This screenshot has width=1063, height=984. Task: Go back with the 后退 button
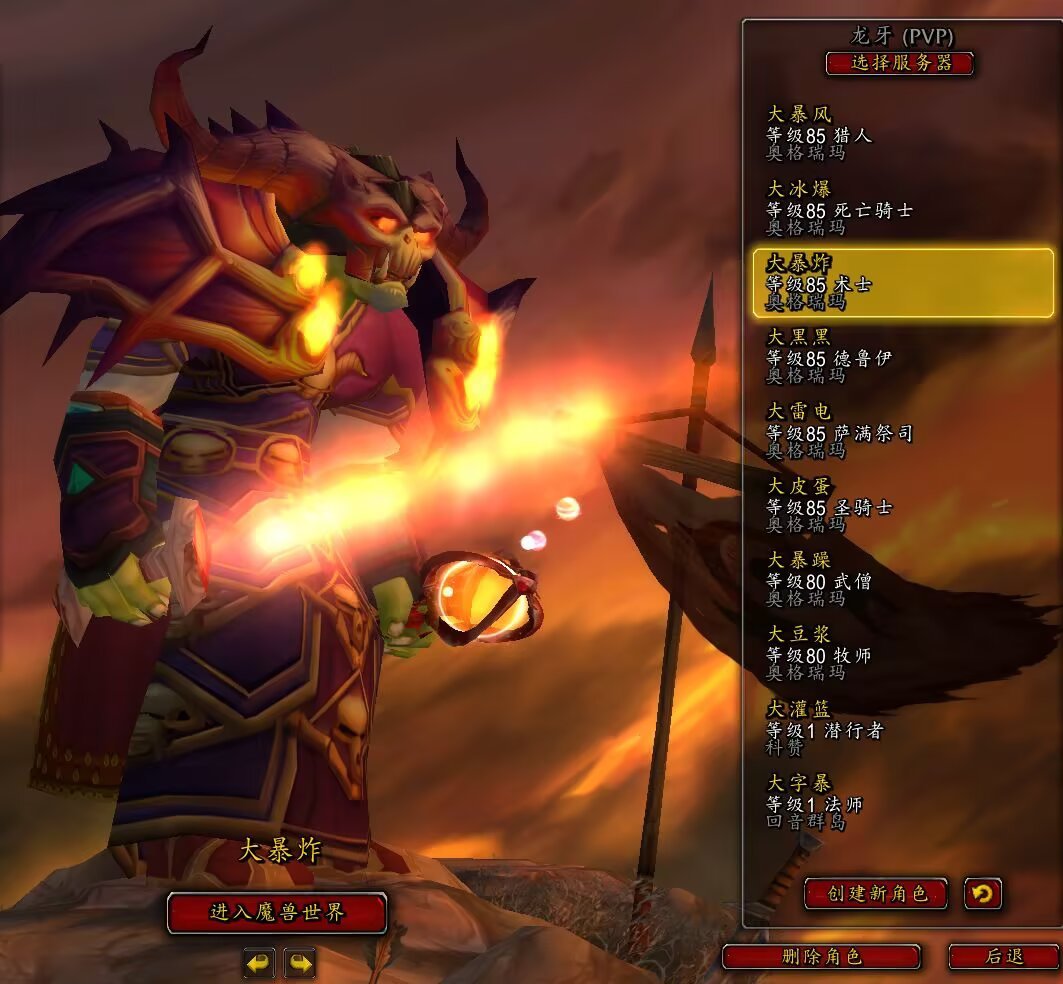pyautogui.click(x=1003, y=957)
